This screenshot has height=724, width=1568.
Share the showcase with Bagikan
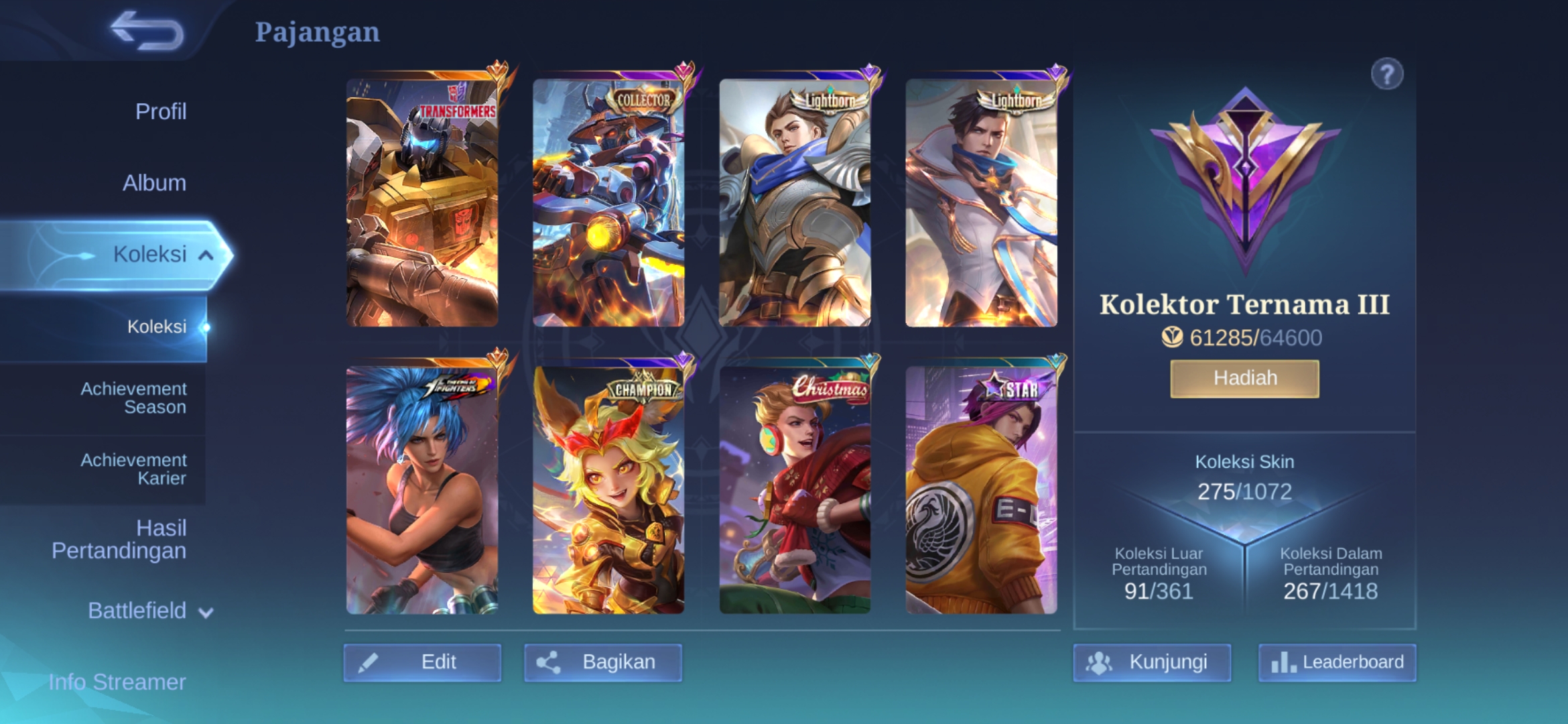(x=602, y=662)
